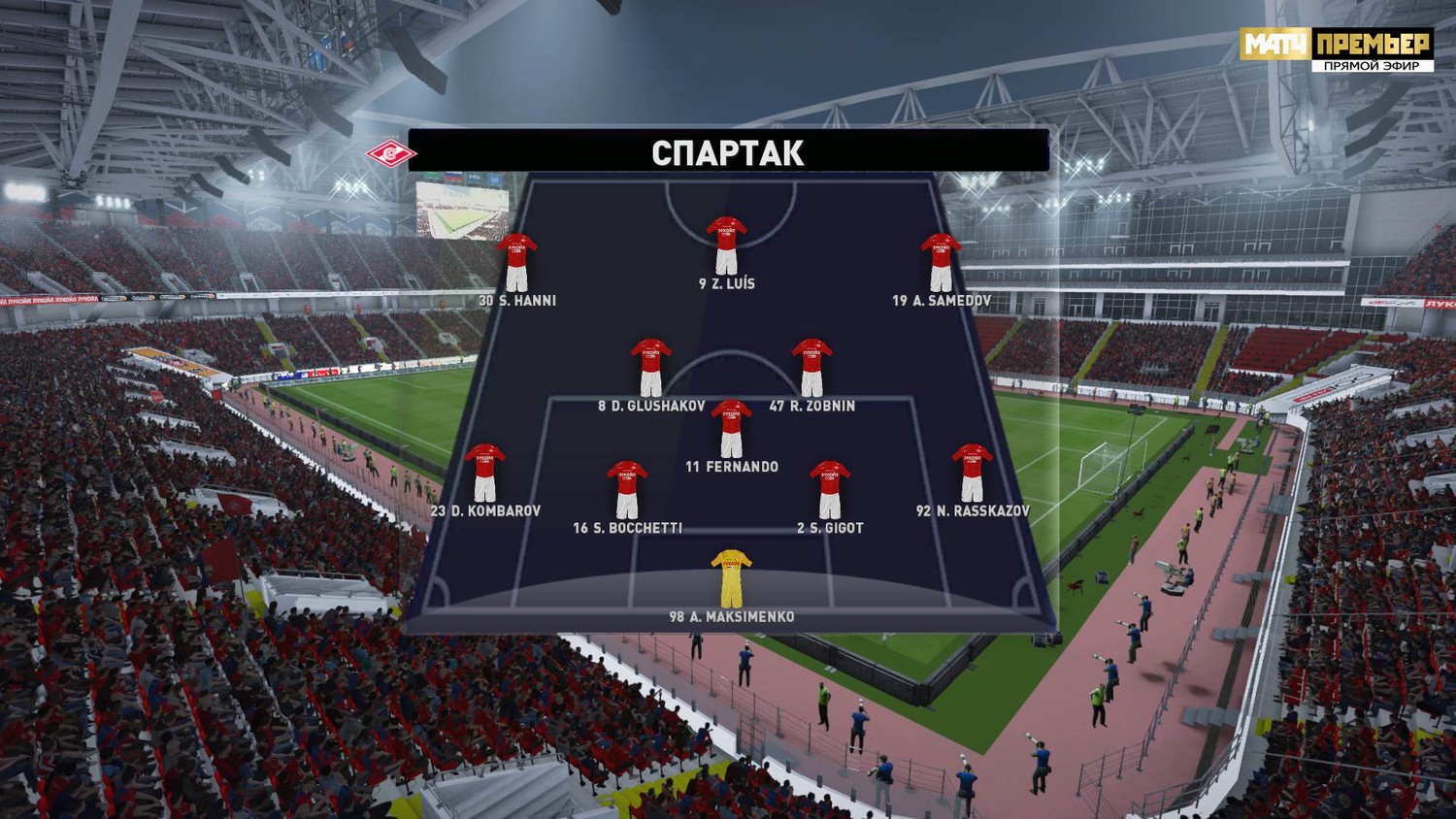
Task: Select midfielder D. Glushakov
Action: (650, 368)
